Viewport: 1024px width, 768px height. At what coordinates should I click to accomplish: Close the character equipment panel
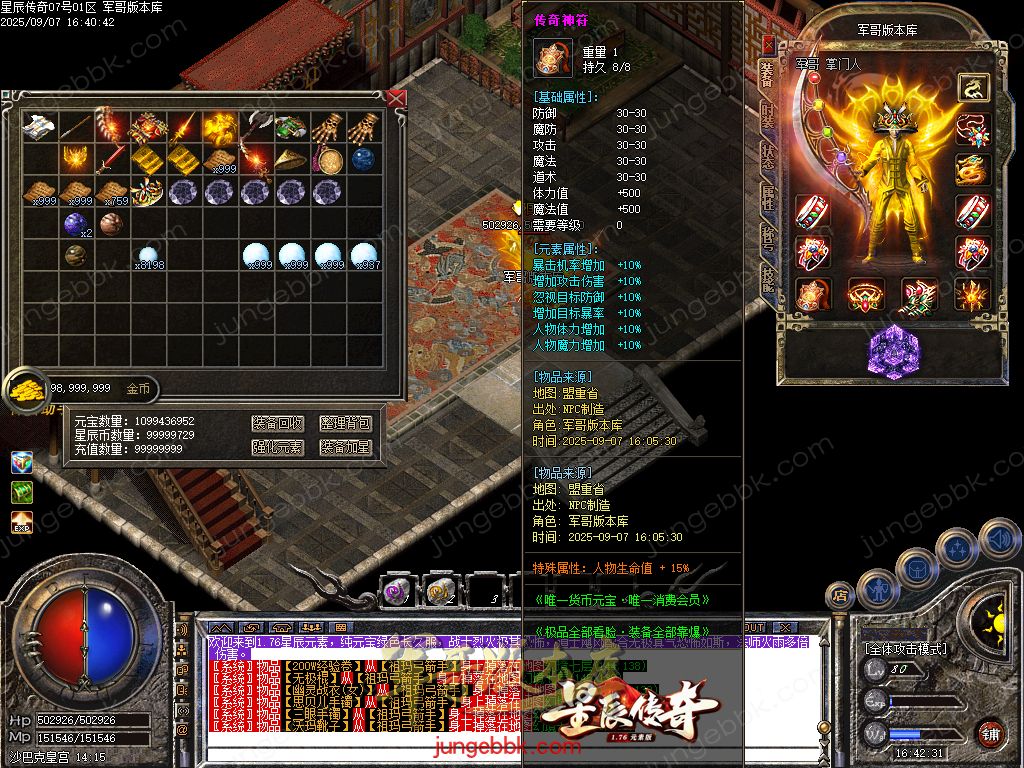click(767, 45)
